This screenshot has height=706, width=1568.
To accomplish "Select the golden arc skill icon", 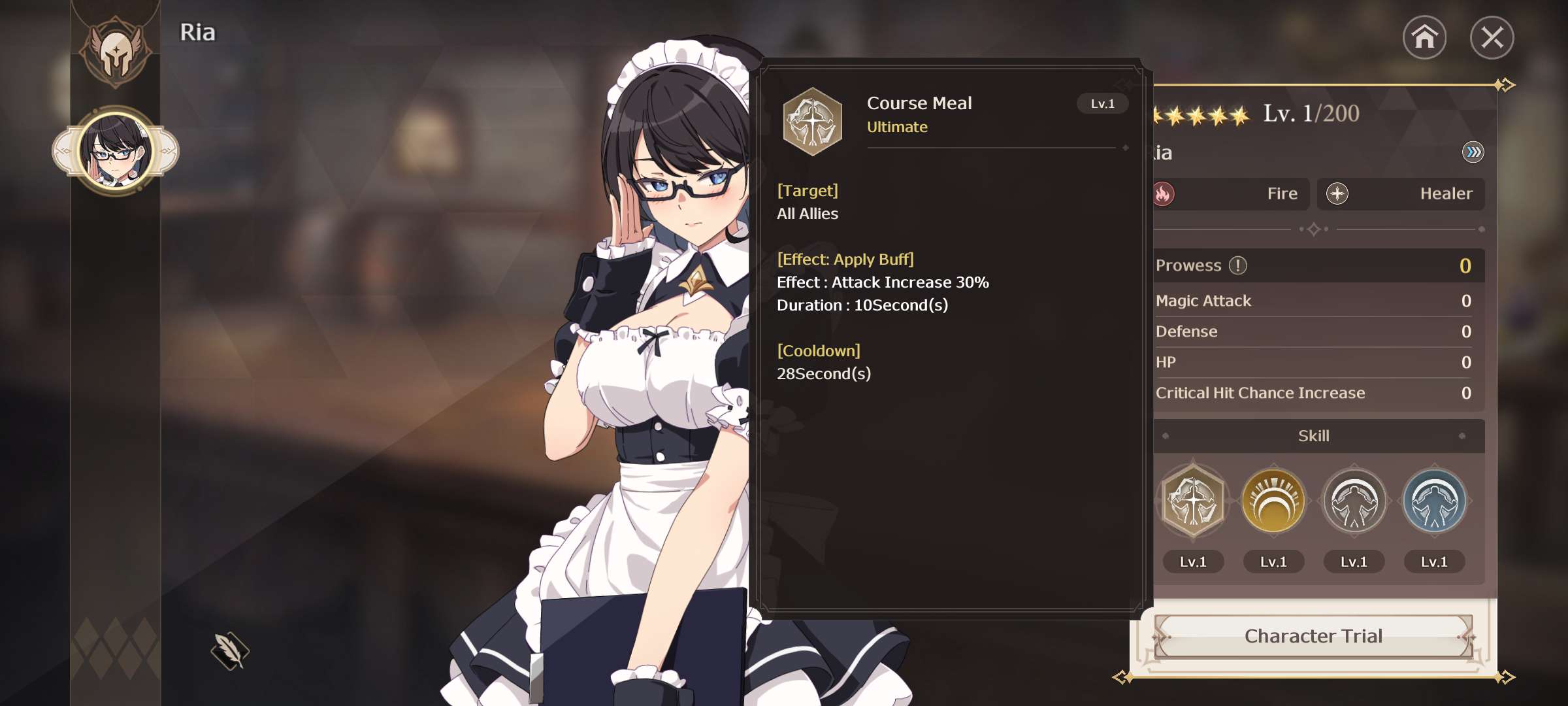I will point(1273,501).
